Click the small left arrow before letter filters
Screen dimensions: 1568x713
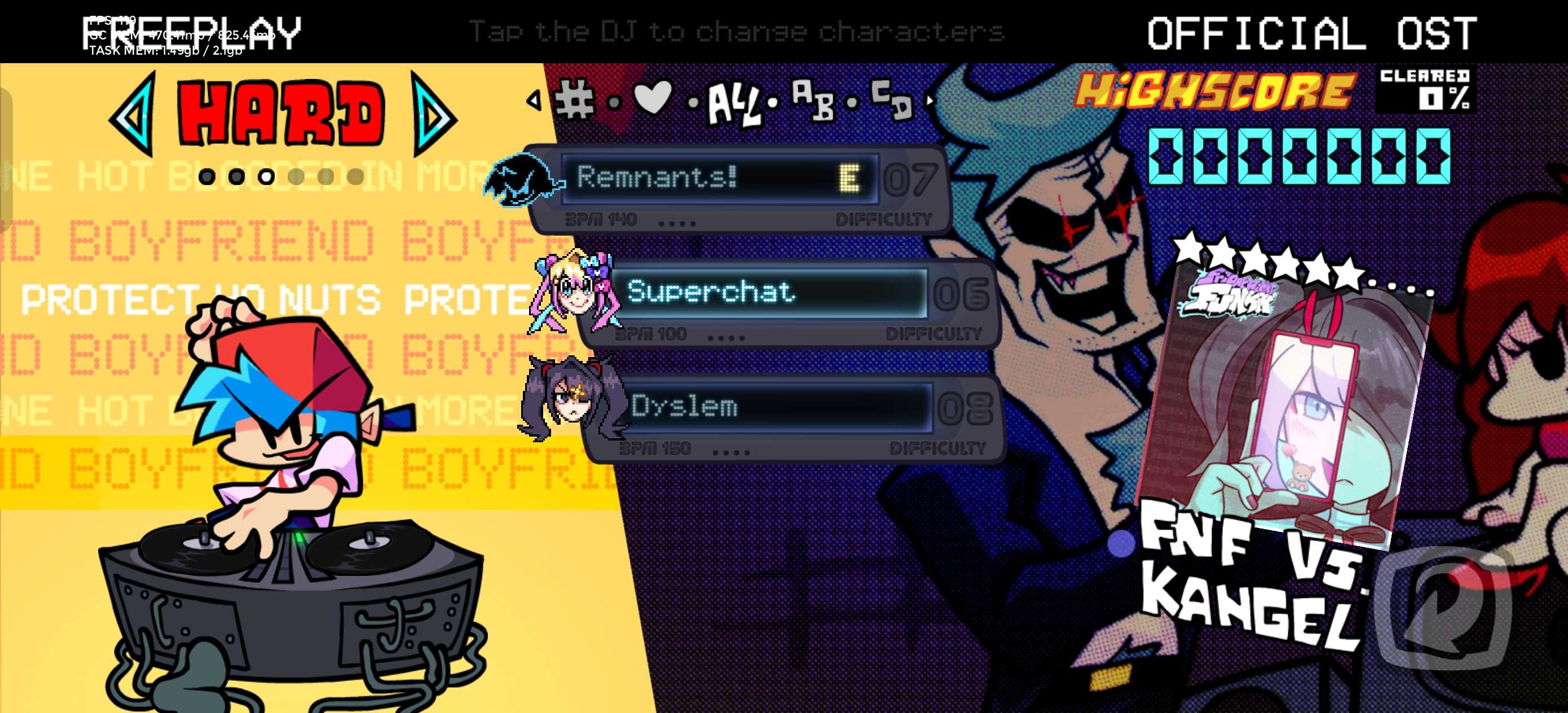tap(534, 100)
